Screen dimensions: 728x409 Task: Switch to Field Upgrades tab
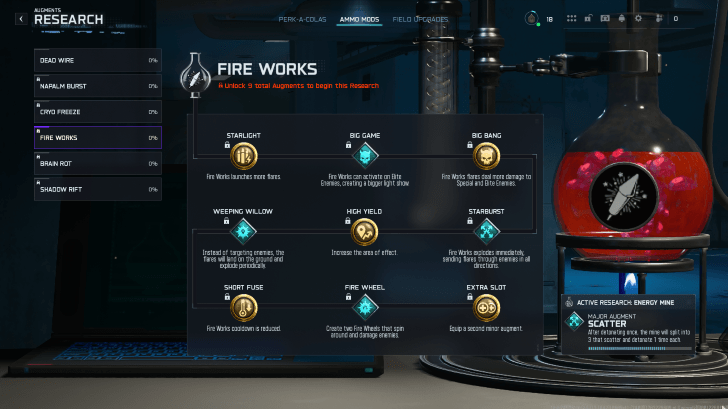420,19
